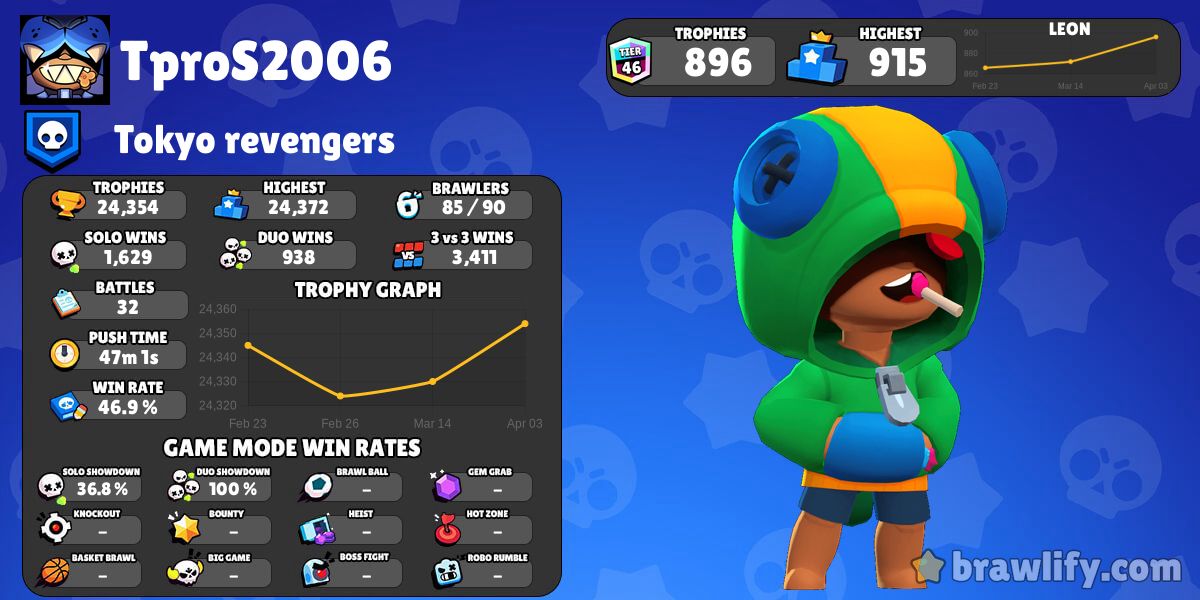
Task: Select the Robo Rumble game mode icon
Action: [x=446, y=572]
